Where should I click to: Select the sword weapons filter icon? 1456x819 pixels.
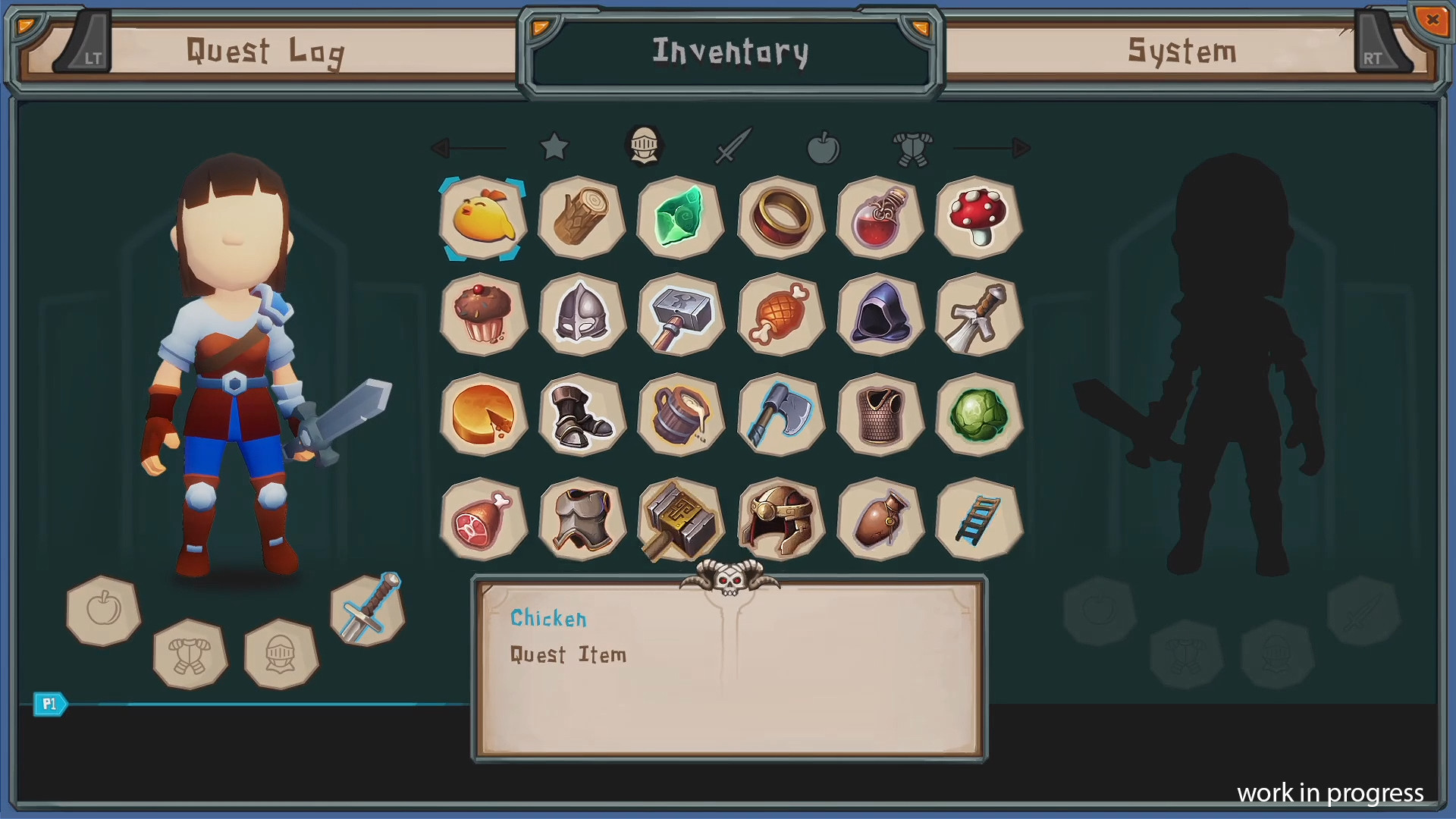[x=733, y=147]
